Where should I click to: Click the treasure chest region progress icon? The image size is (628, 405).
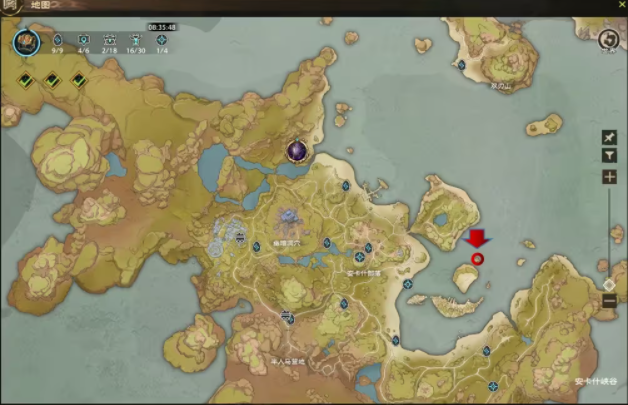[x=26, y=42]
